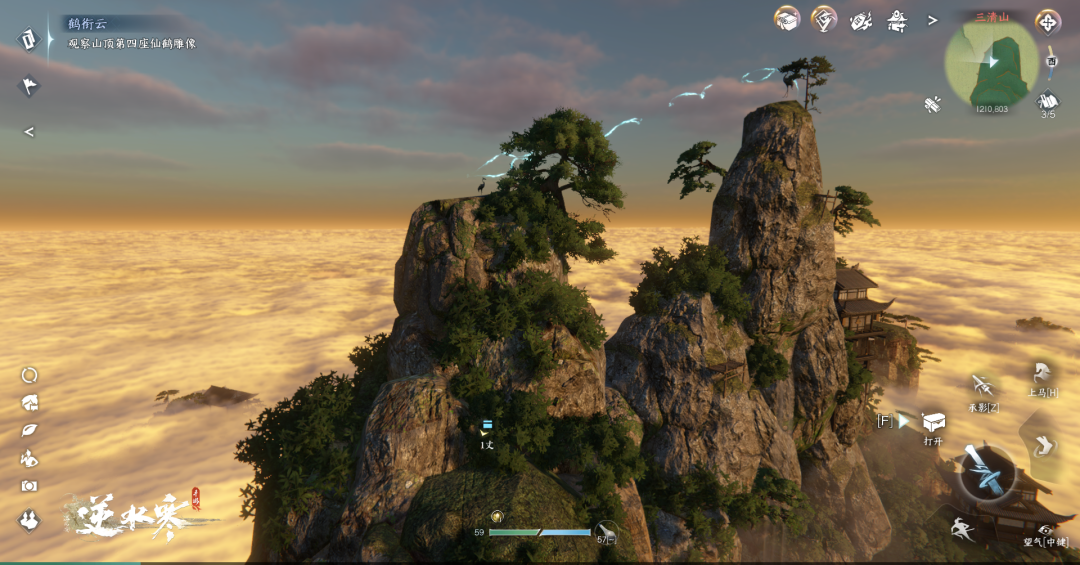Trigger the main sword attack button

pyautogui.click(x=987, y=472)
